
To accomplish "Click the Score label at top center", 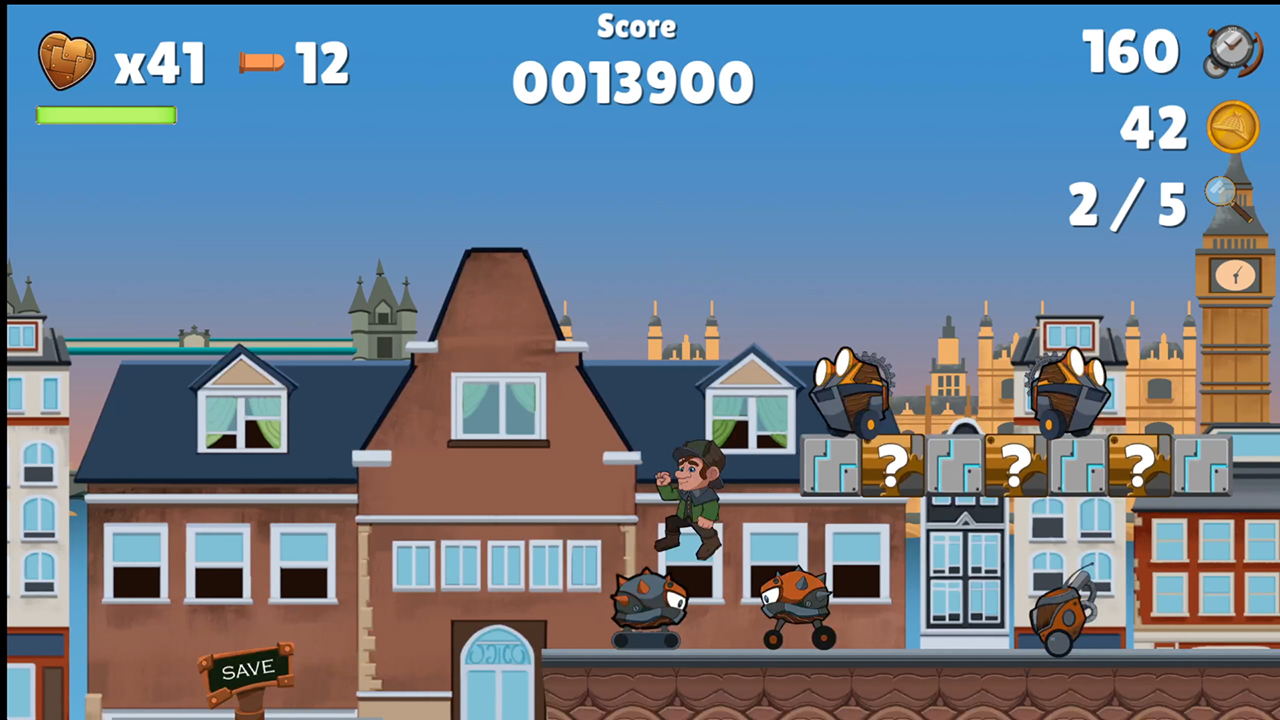I will [636, 27].
